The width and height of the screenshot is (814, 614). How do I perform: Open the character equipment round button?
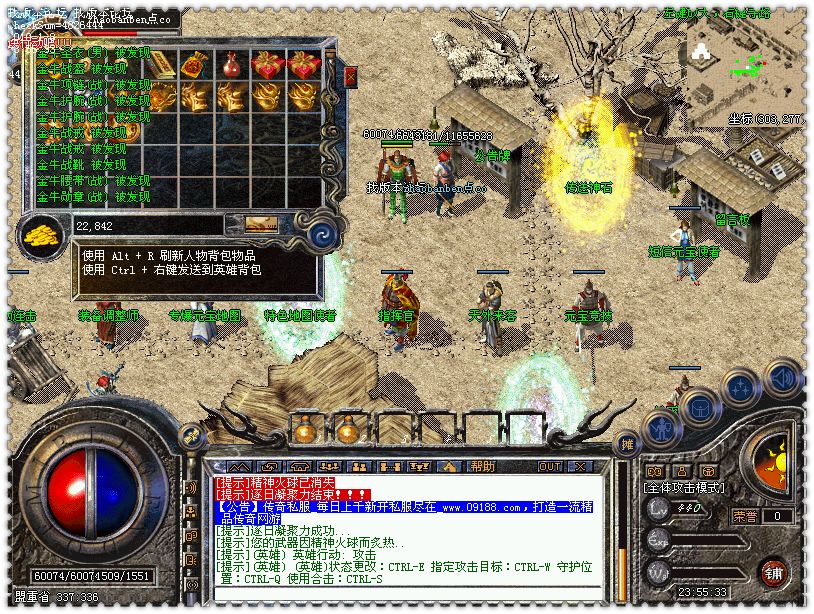(661, 430)
